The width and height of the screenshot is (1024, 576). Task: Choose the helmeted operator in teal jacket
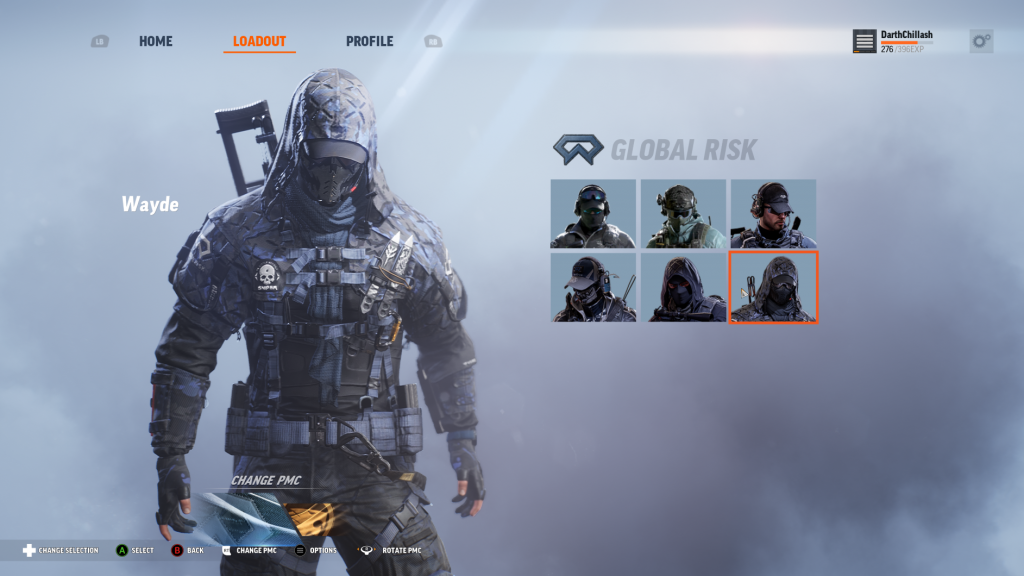coord(683,213)
